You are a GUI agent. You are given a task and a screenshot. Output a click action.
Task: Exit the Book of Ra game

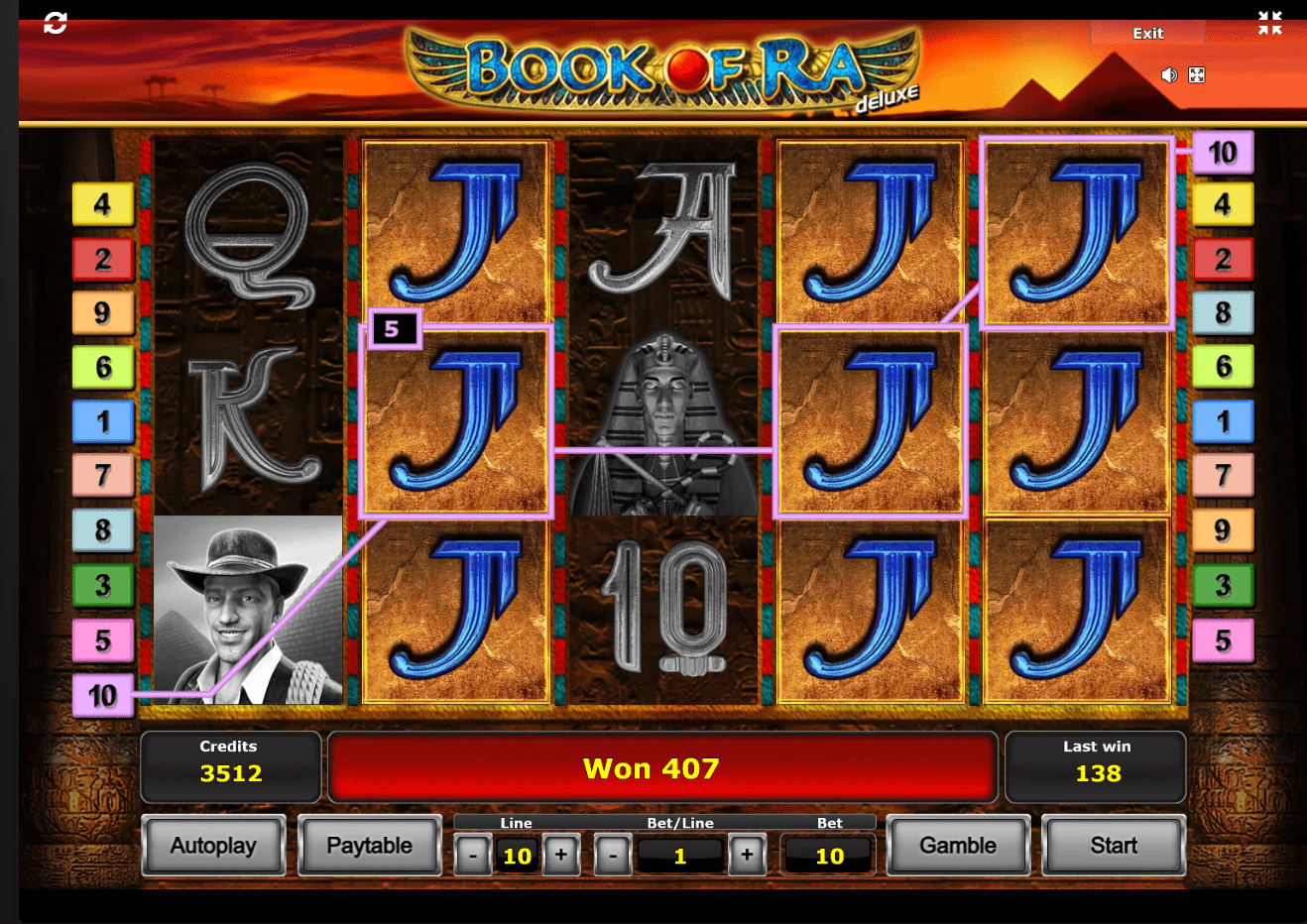pyautogui.click(x=1147, y=34)
